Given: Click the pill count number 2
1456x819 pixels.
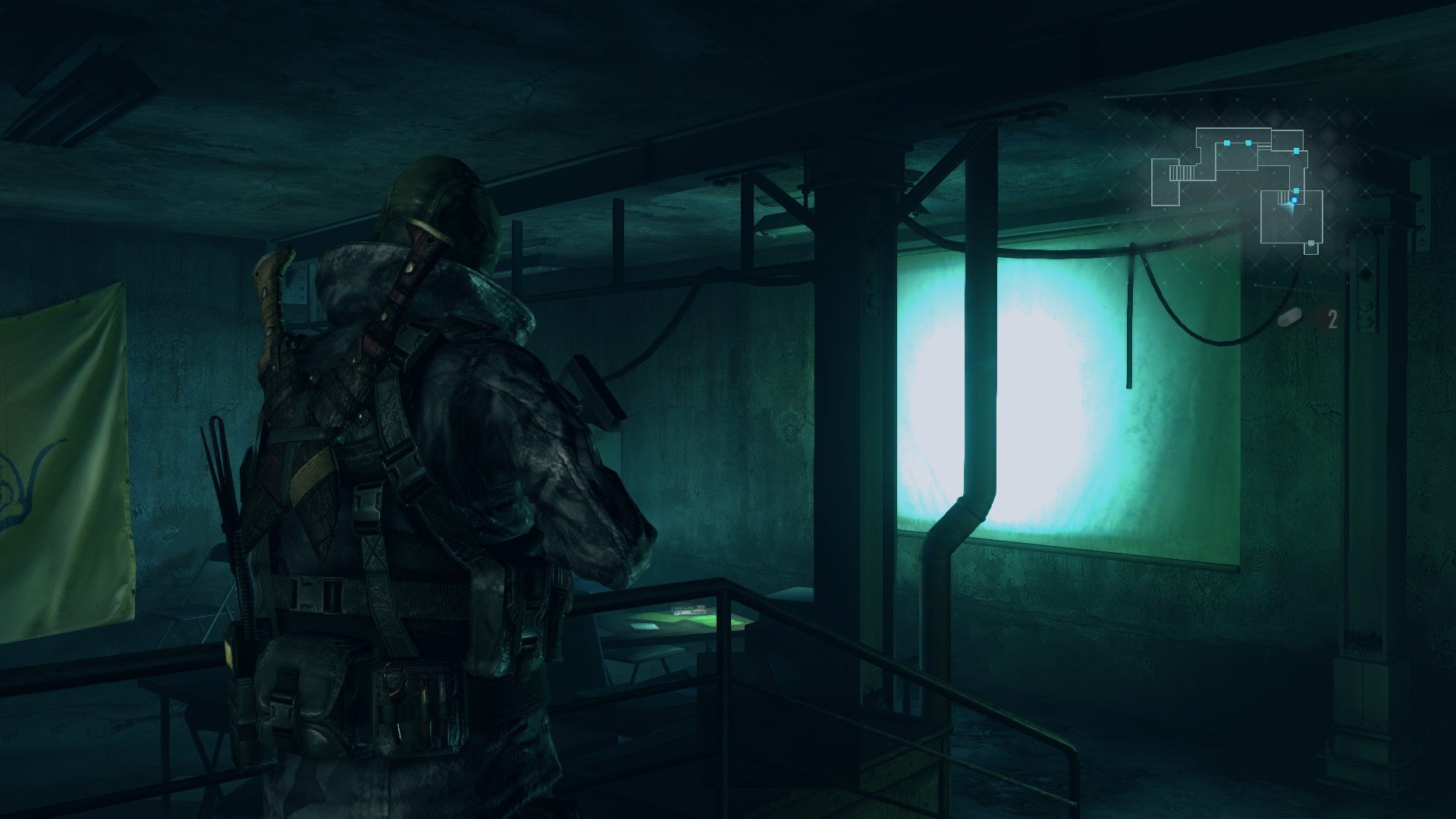Looking at the screenshot, I should click(1332, 320).
